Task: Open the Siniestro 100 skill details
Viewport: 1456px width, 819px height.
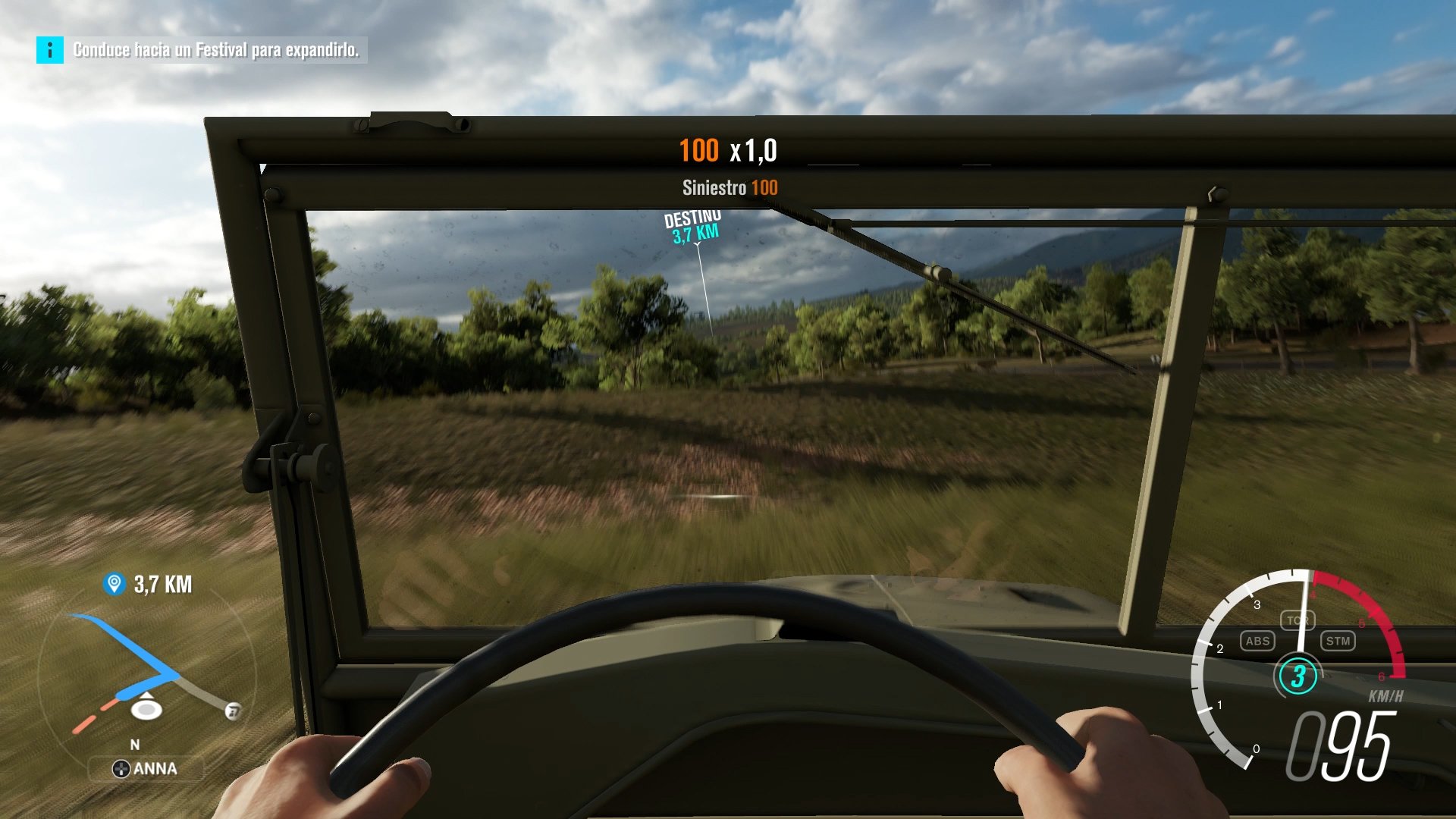Action: pos(729,189)
